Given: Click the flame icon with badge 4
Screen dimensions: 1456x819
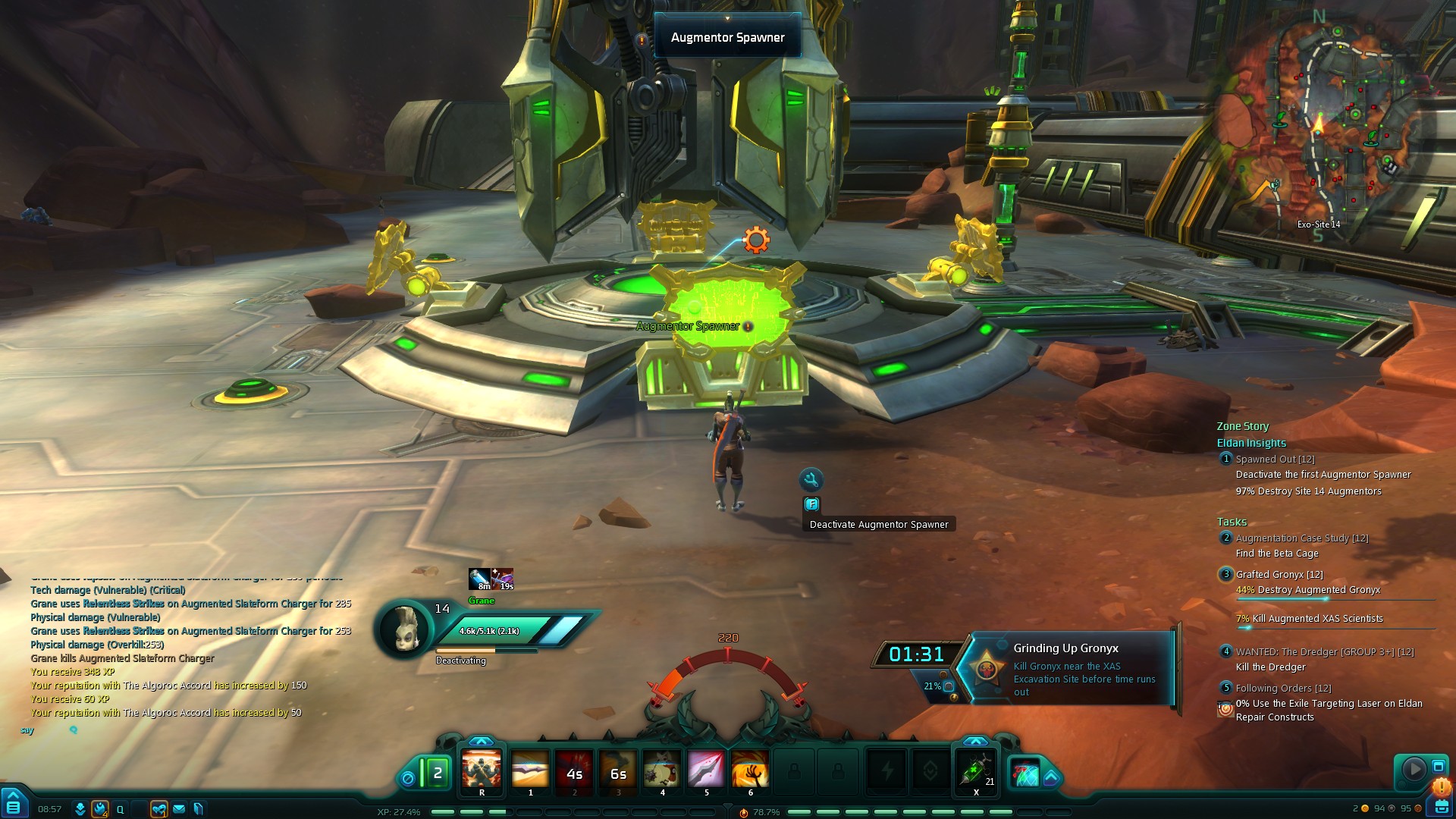Looking at the screenshot, I should click(99, 809).
